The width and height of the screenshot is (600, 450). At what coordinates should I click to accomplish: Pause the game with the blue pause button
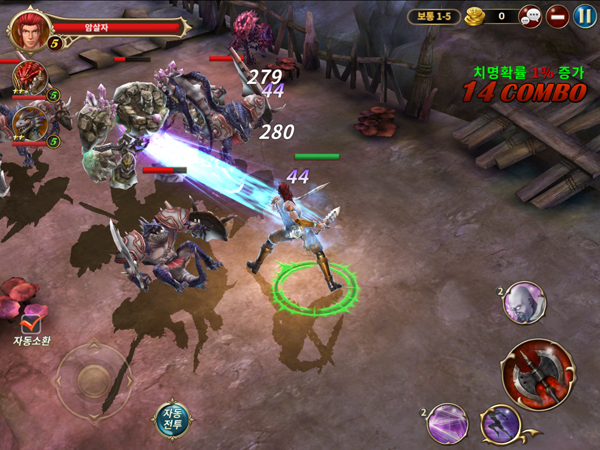click(584, 16)
